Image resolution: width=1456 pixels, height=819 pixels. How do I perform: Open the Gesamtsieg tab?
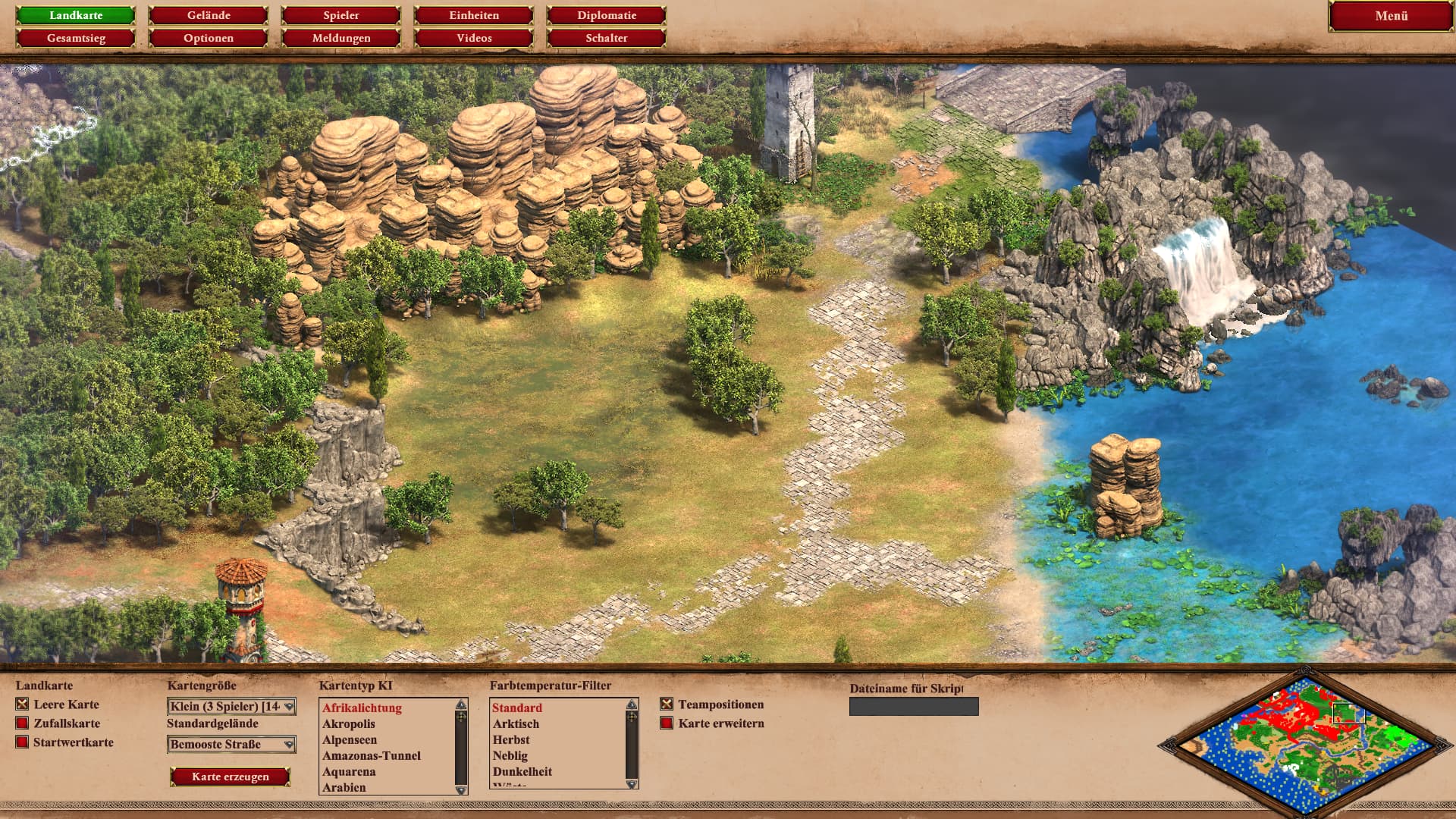[x=76, y=38]
